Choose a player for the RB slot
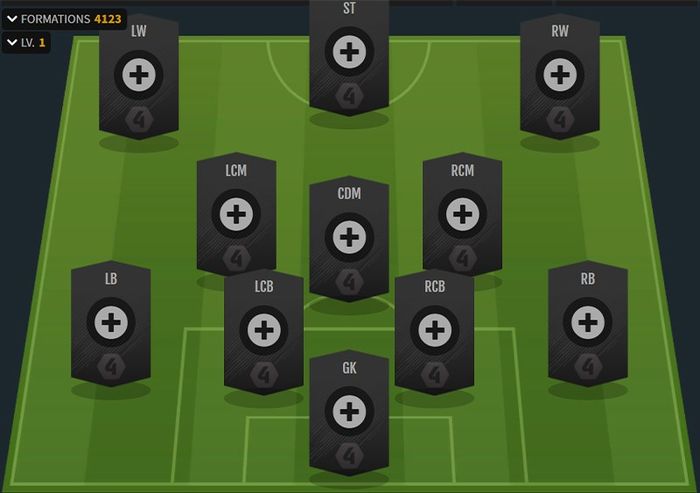 (x=587, y=322)
